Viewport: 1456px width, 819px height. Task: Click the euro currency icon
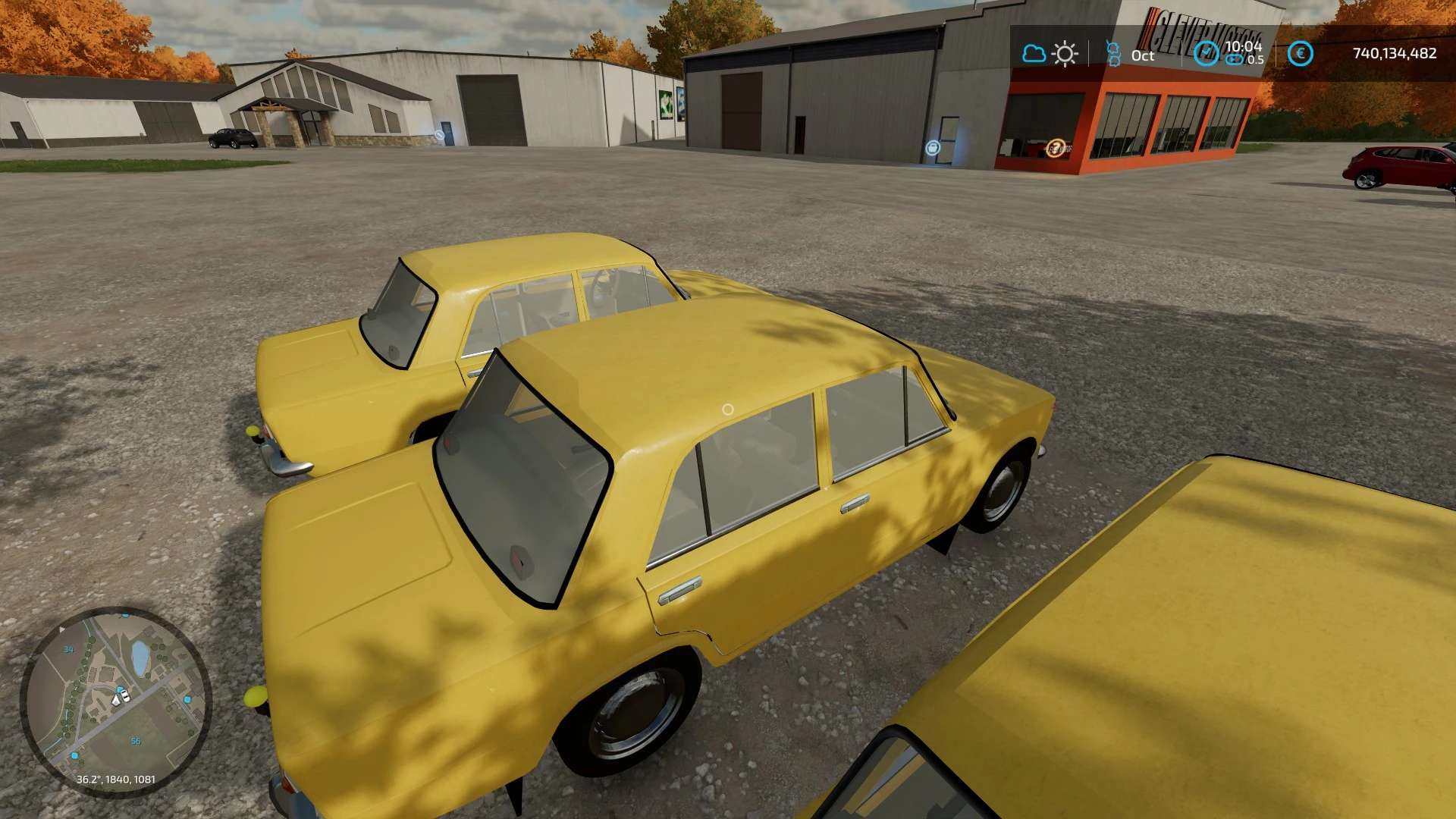1300,54
